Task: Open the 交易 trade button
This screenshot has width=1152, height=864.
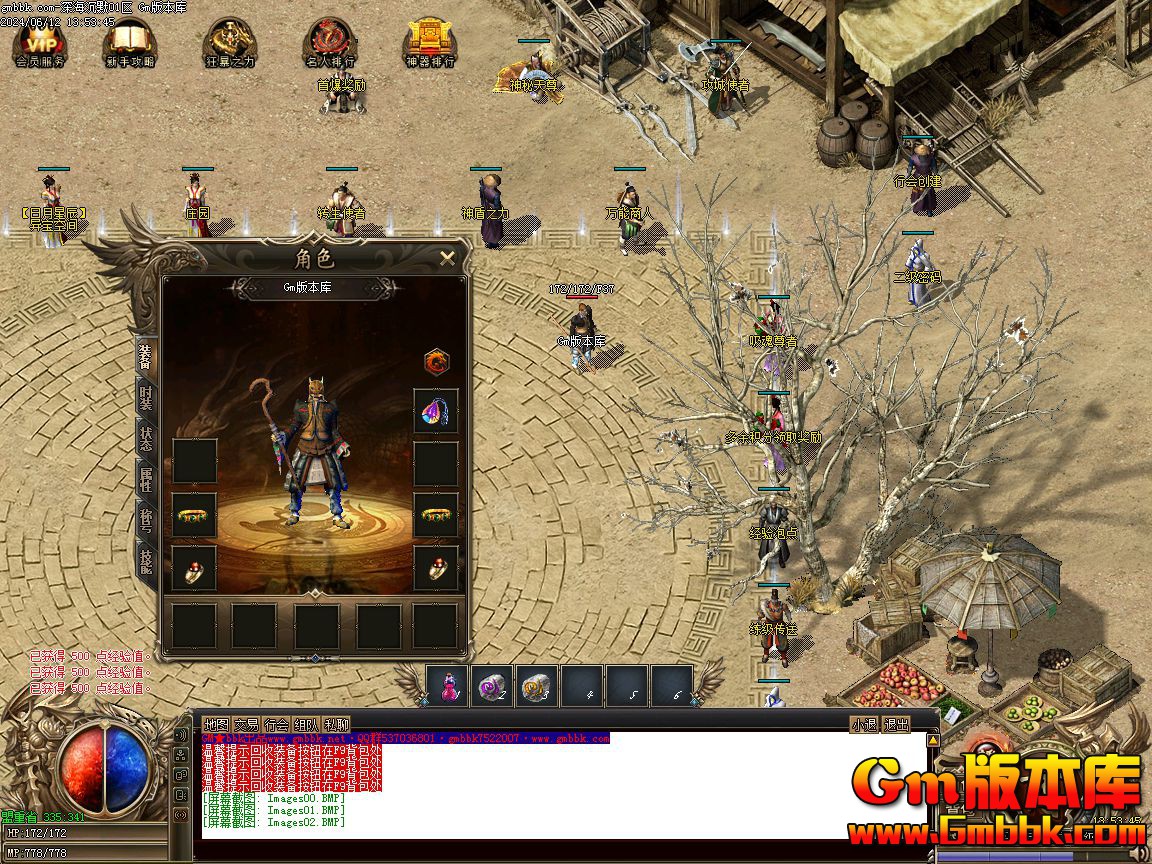Action: [x=246, y=725]
